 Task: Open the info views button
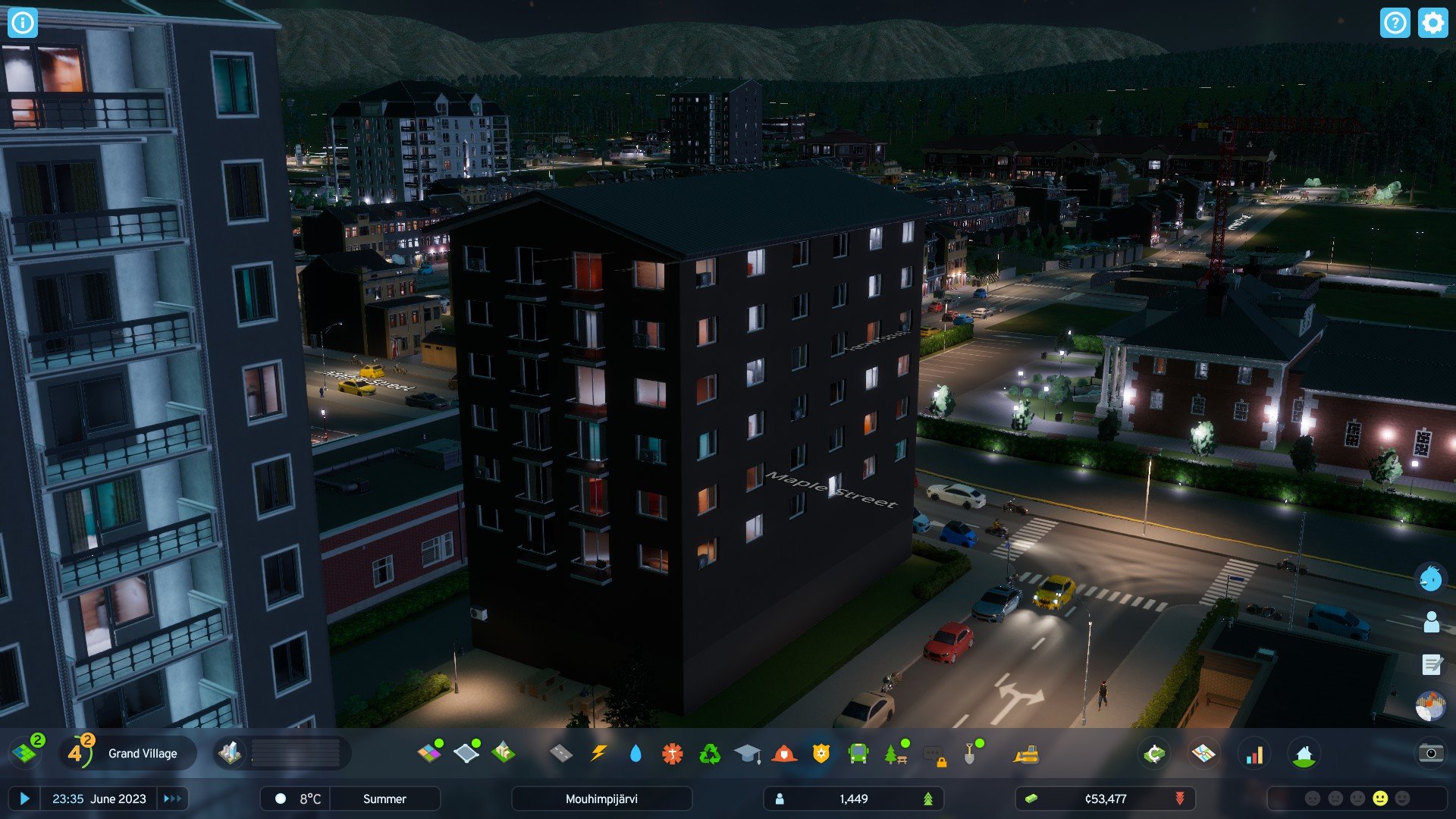(x=23, y=23)
